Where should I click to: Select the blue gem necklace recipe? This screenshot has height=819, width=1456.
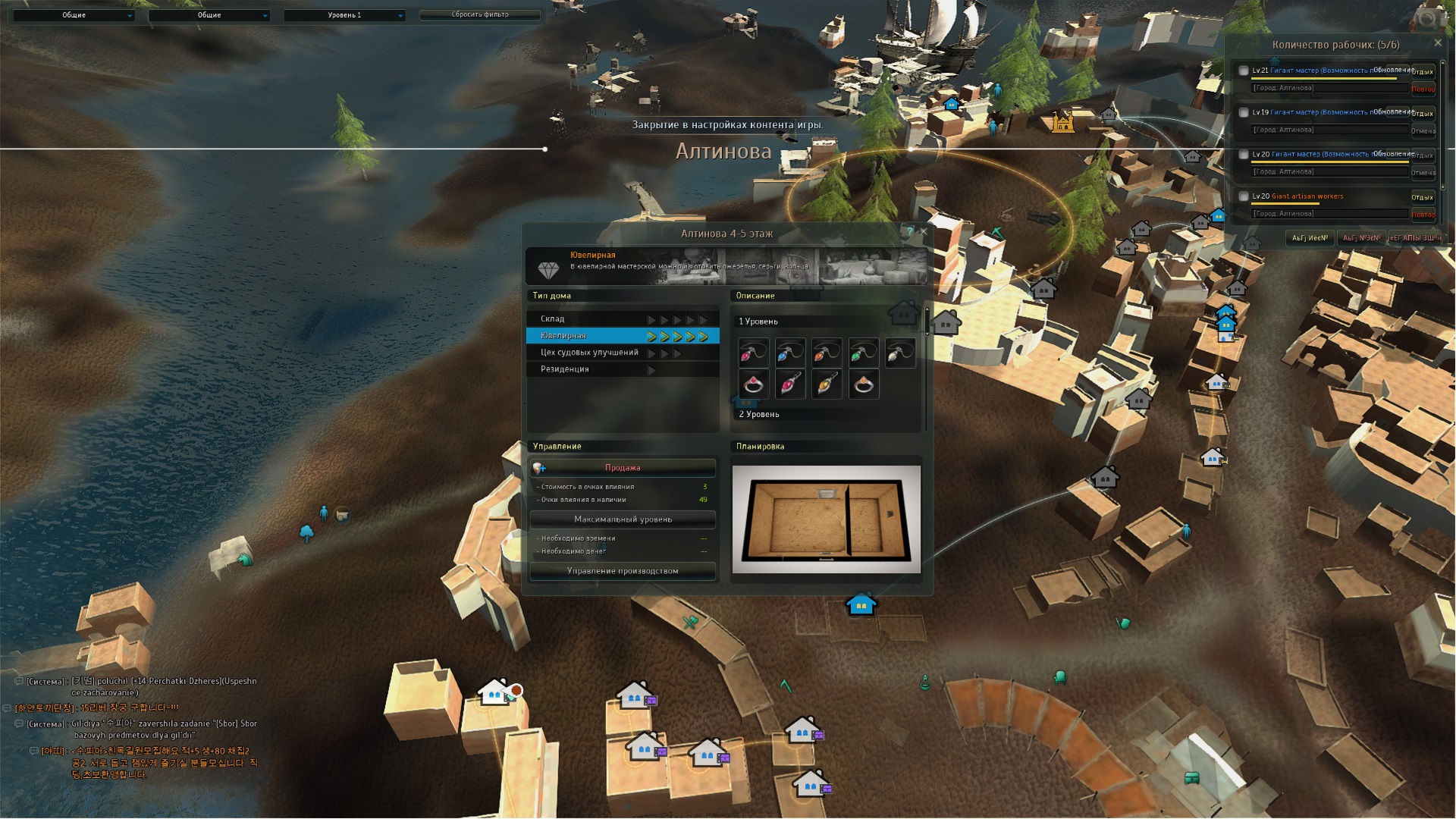tap(790, 353)
